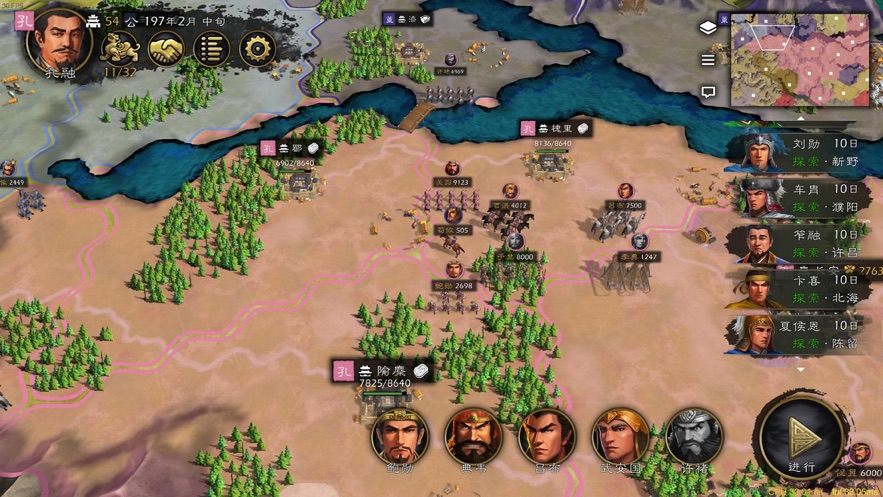Open the handshake diplomacy menu
This screenshot has width=883, height=497.
click(x=166, y=48)
